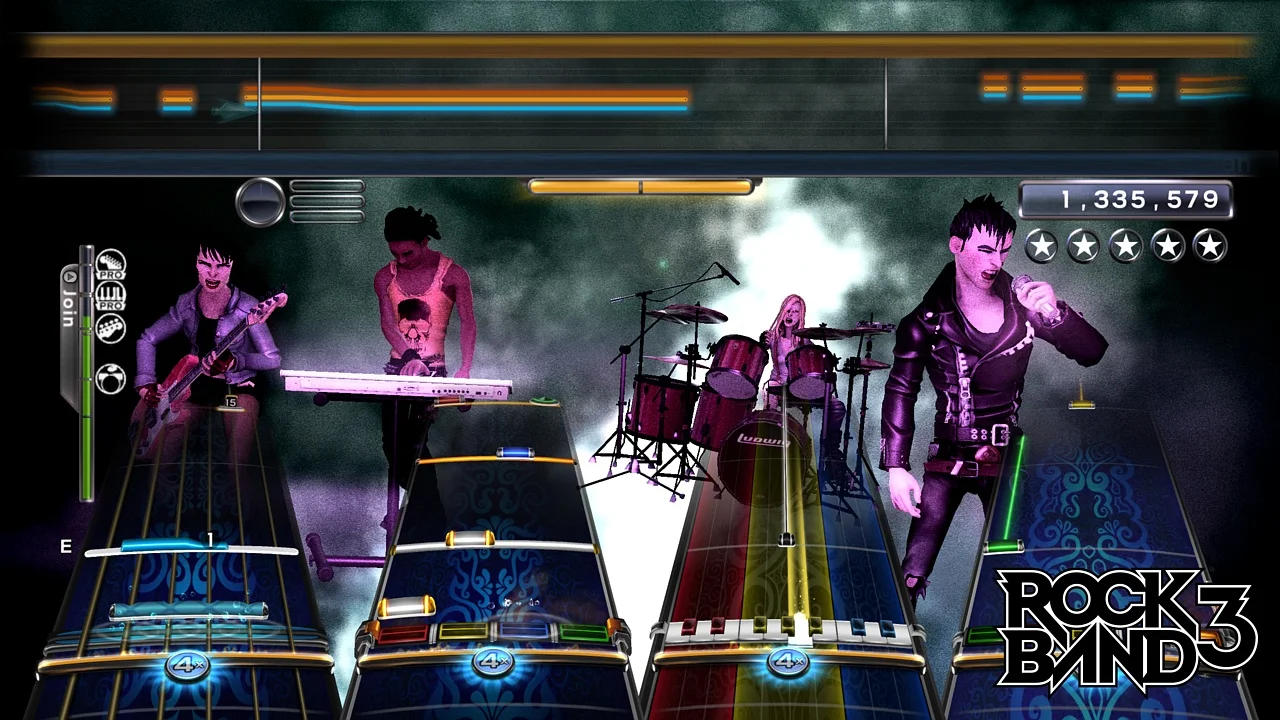Toggle Pro mode for guitar
1280x720 pixels.
[x=110, y=275]
